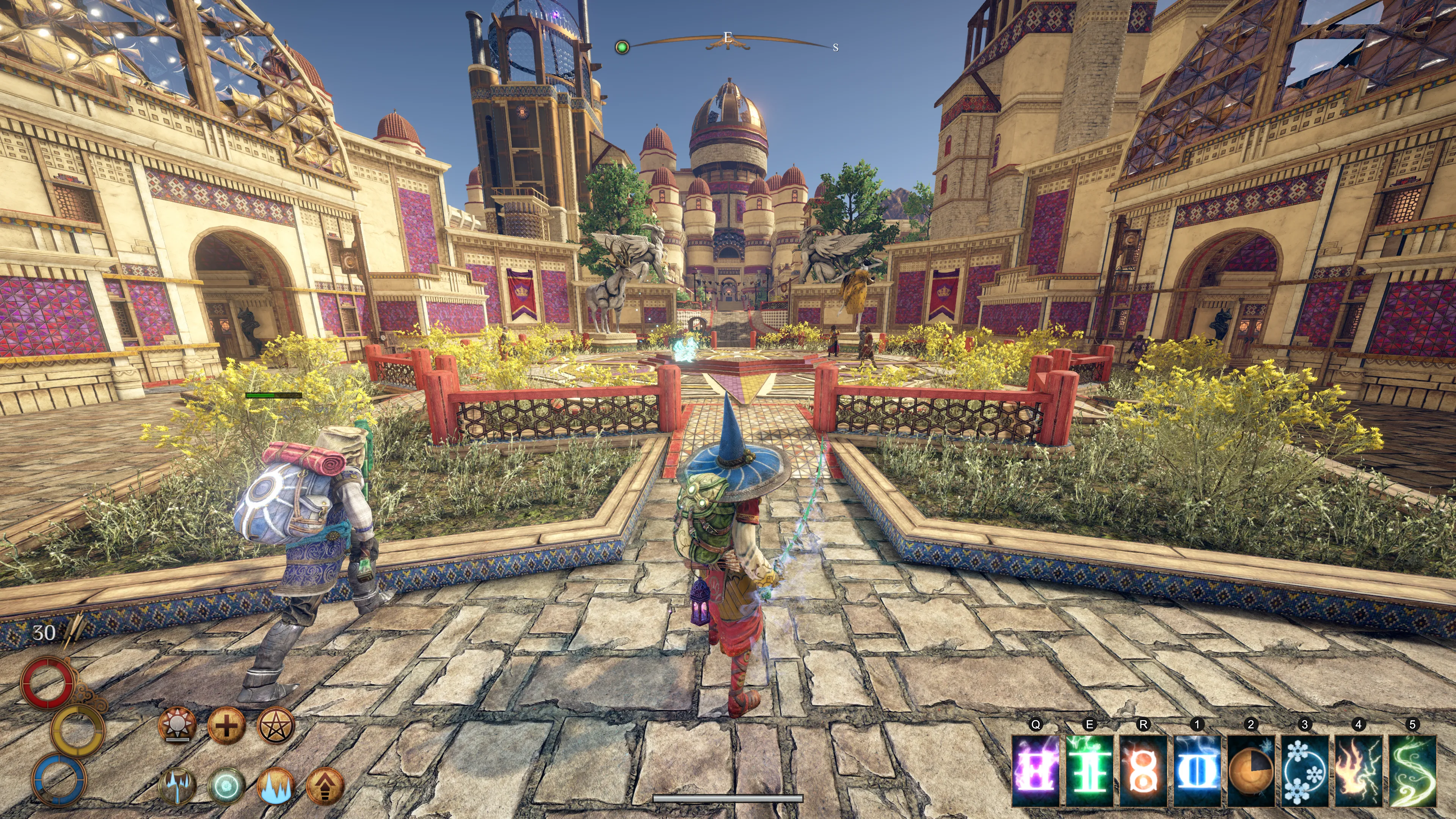View the pentagram status effect
This screenshot has height=819, width=1456.
coord(276,725)
